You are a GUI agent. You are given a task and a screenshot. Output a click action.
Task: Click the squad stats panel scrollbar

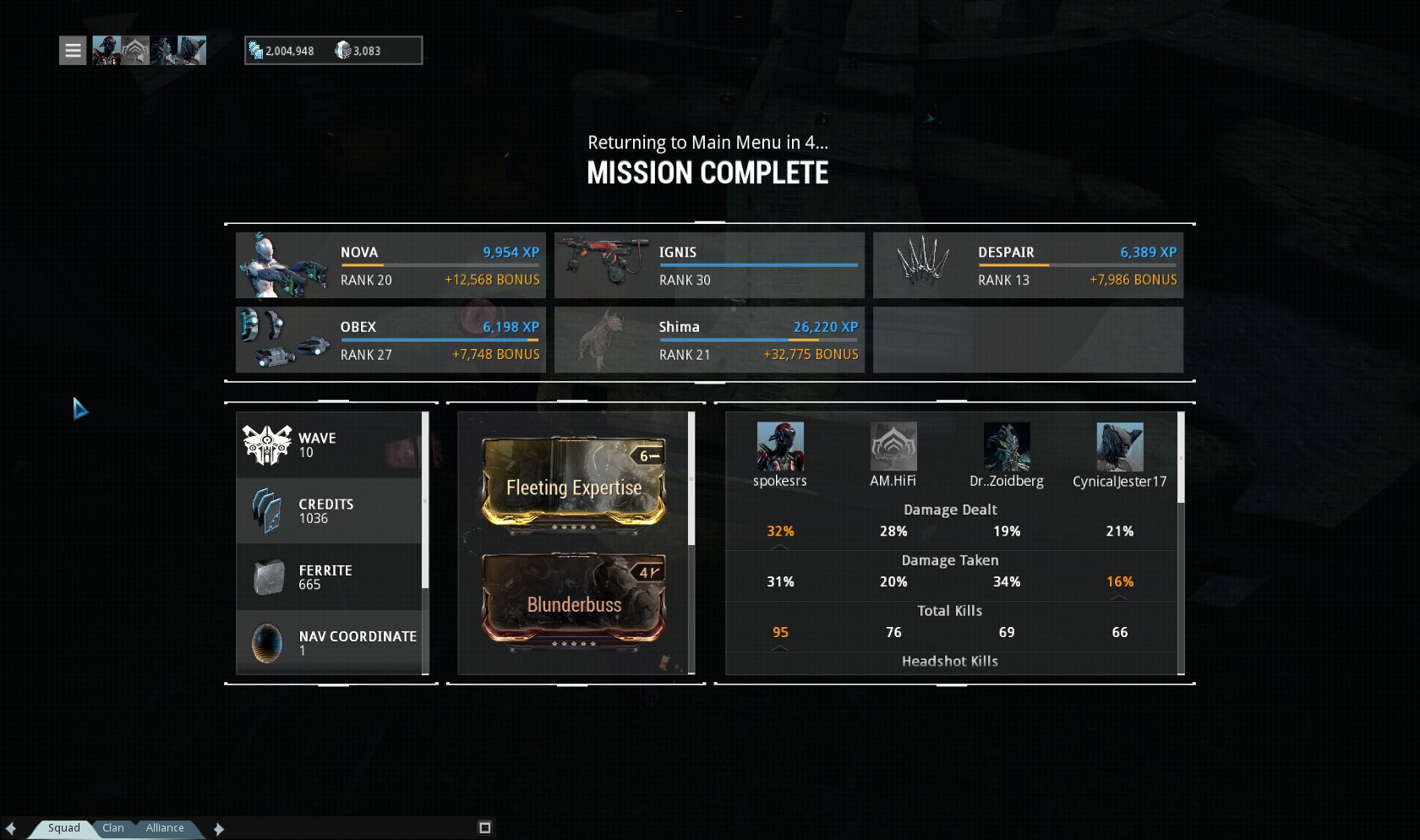tap(1181, 458)
